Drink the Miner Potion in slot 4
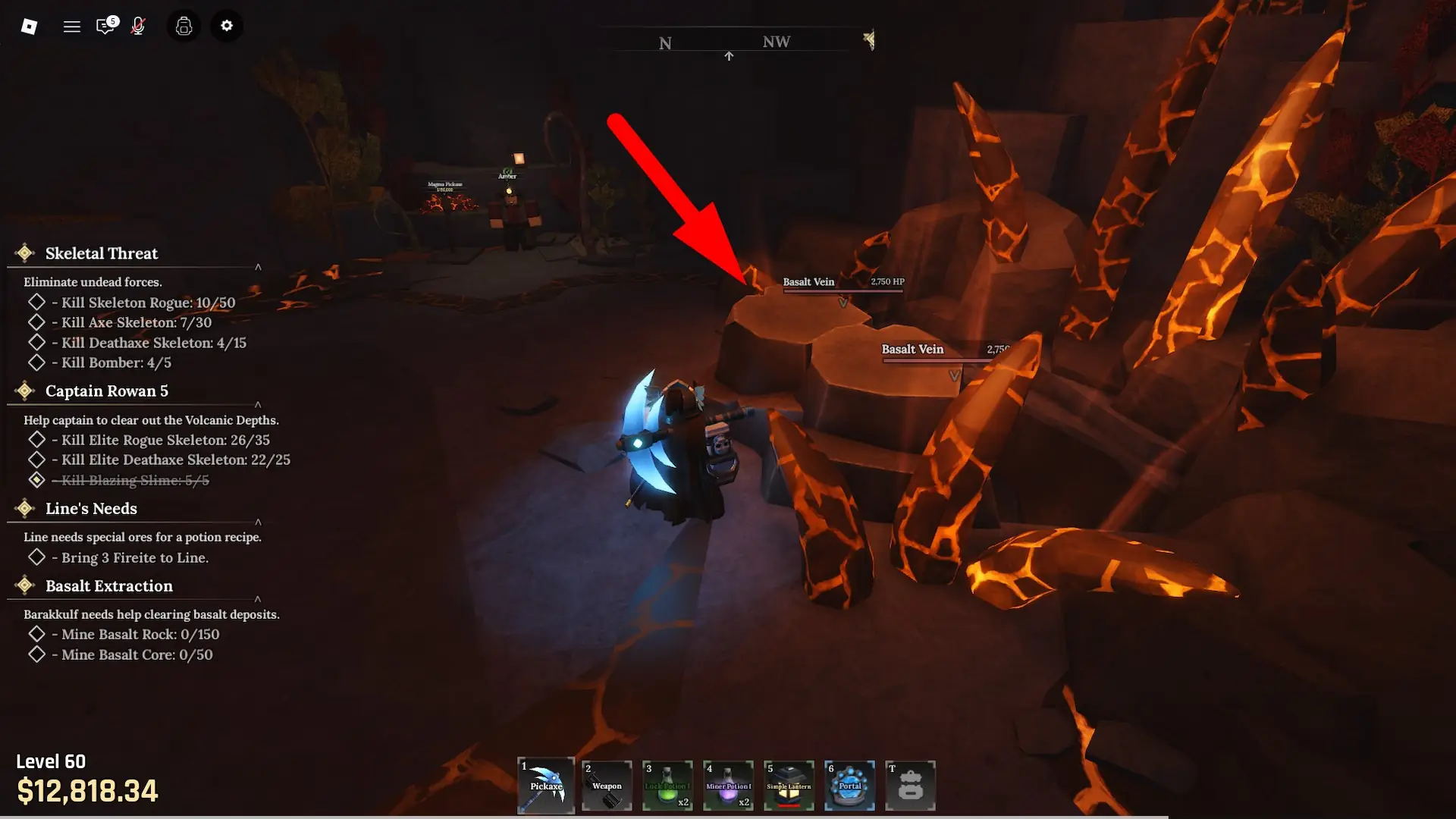Viewport: 1456px width, 819px height. [x=727, y=786]
